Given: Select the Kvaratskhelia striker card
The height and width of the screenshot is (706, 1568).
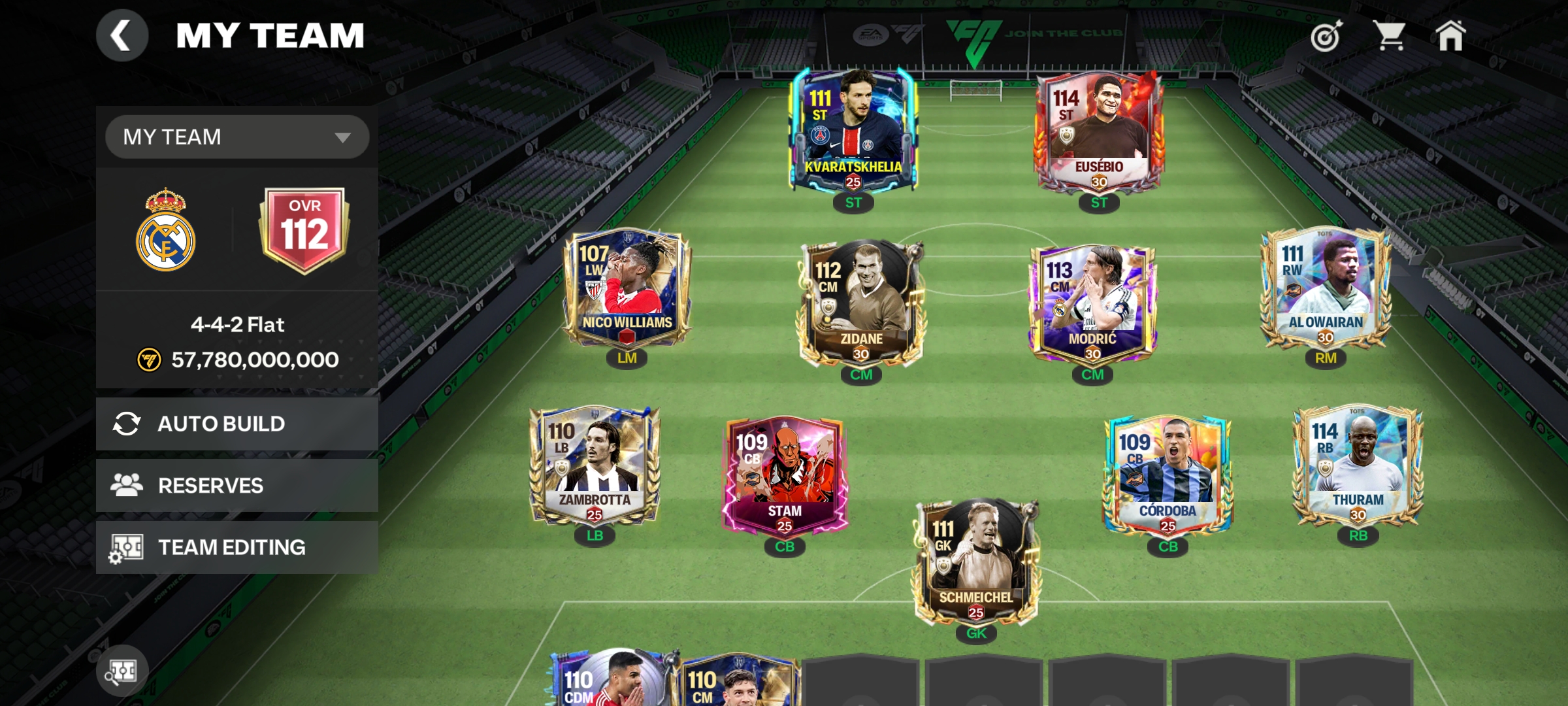Looking at the screenshot, I should pyautogui.click(x=853, y=131).
